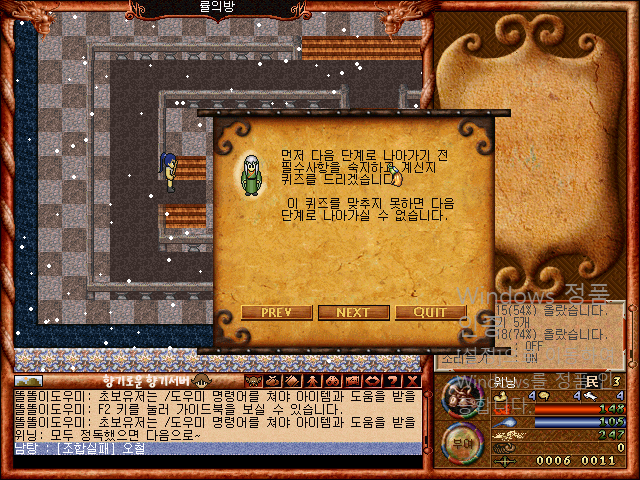This screenshot has width=640, height=480.
Task: Click the character portrait medallion
Action: [461, 397]
